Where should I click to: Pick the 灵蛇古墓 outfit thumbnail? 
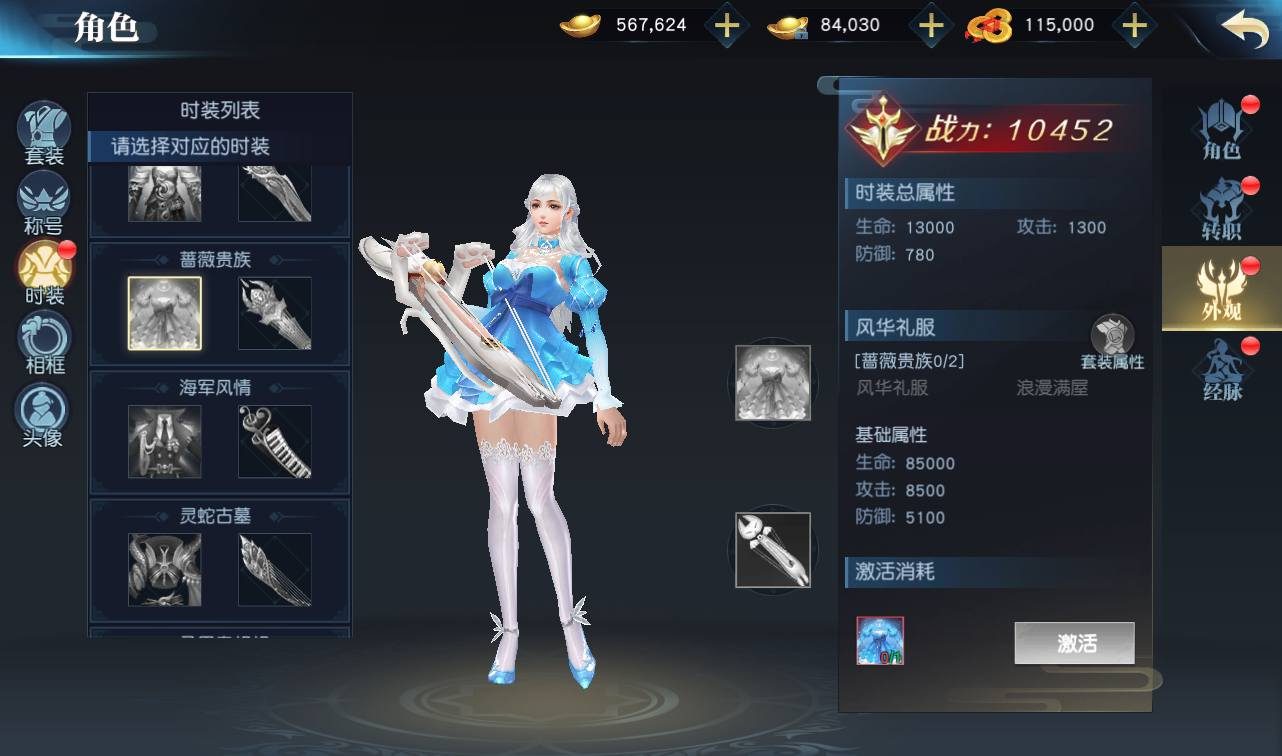(x=165, y=569)
